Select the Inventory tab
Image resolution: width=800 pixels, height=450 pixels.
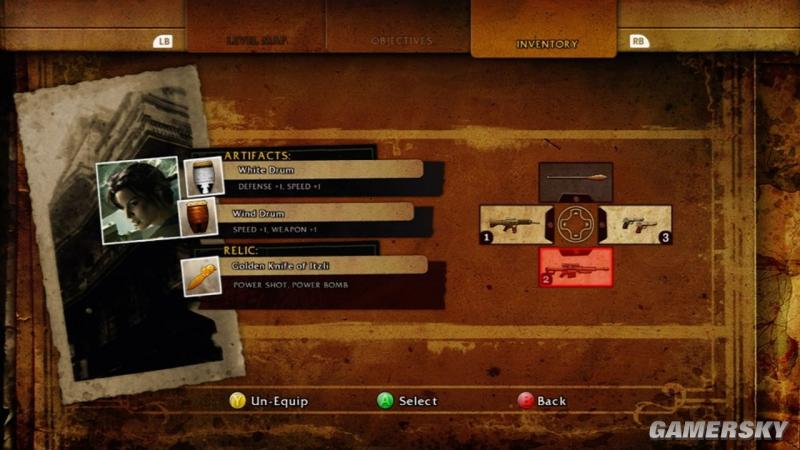546,43
